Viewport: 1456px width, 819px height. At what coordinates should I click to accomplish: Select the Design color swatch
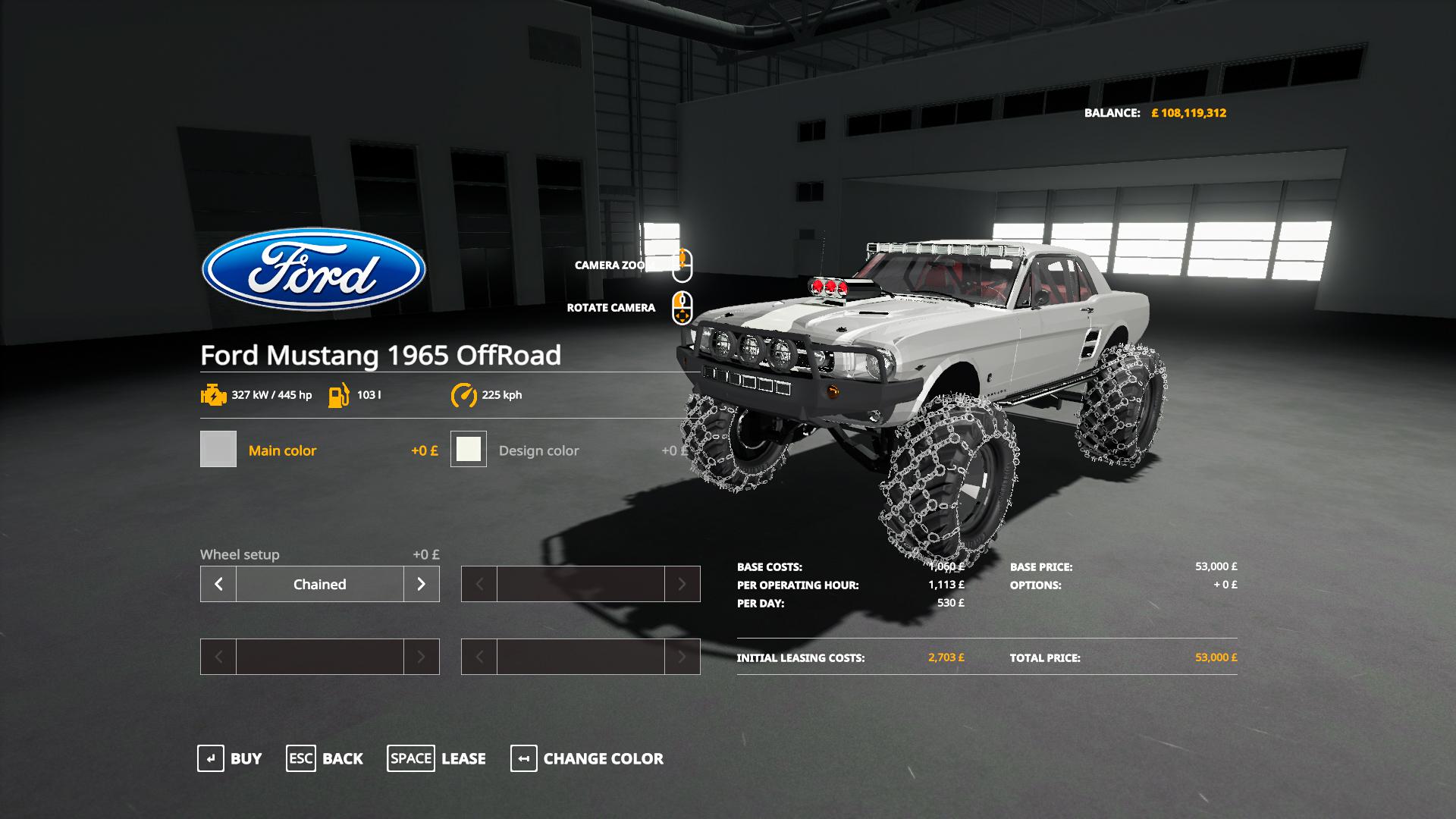(469, 449)
